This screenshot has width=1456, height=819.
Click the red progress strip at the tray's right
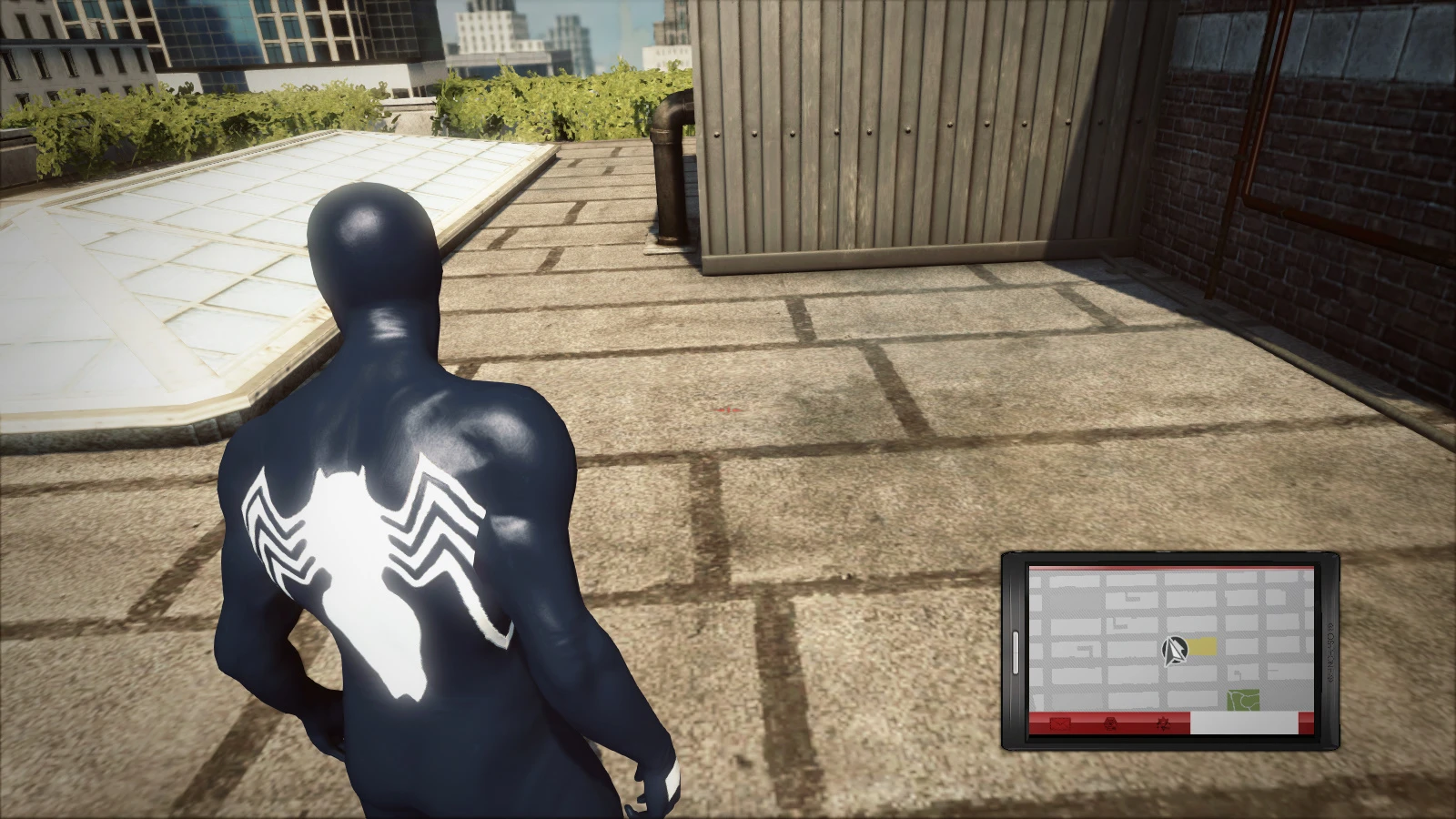coord(1304,723)
